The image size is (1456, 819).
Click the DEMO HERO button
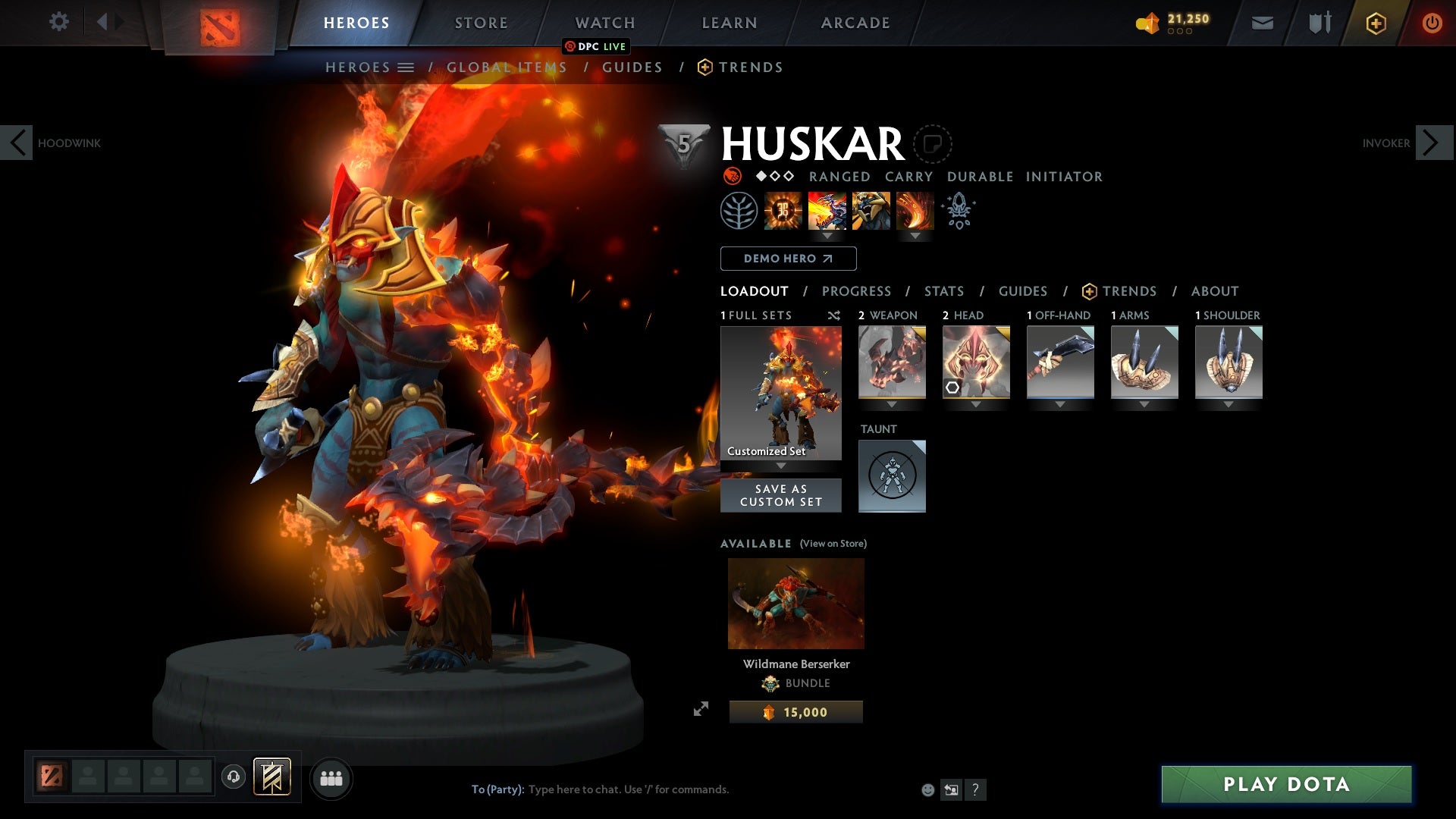tap(788, 259)
